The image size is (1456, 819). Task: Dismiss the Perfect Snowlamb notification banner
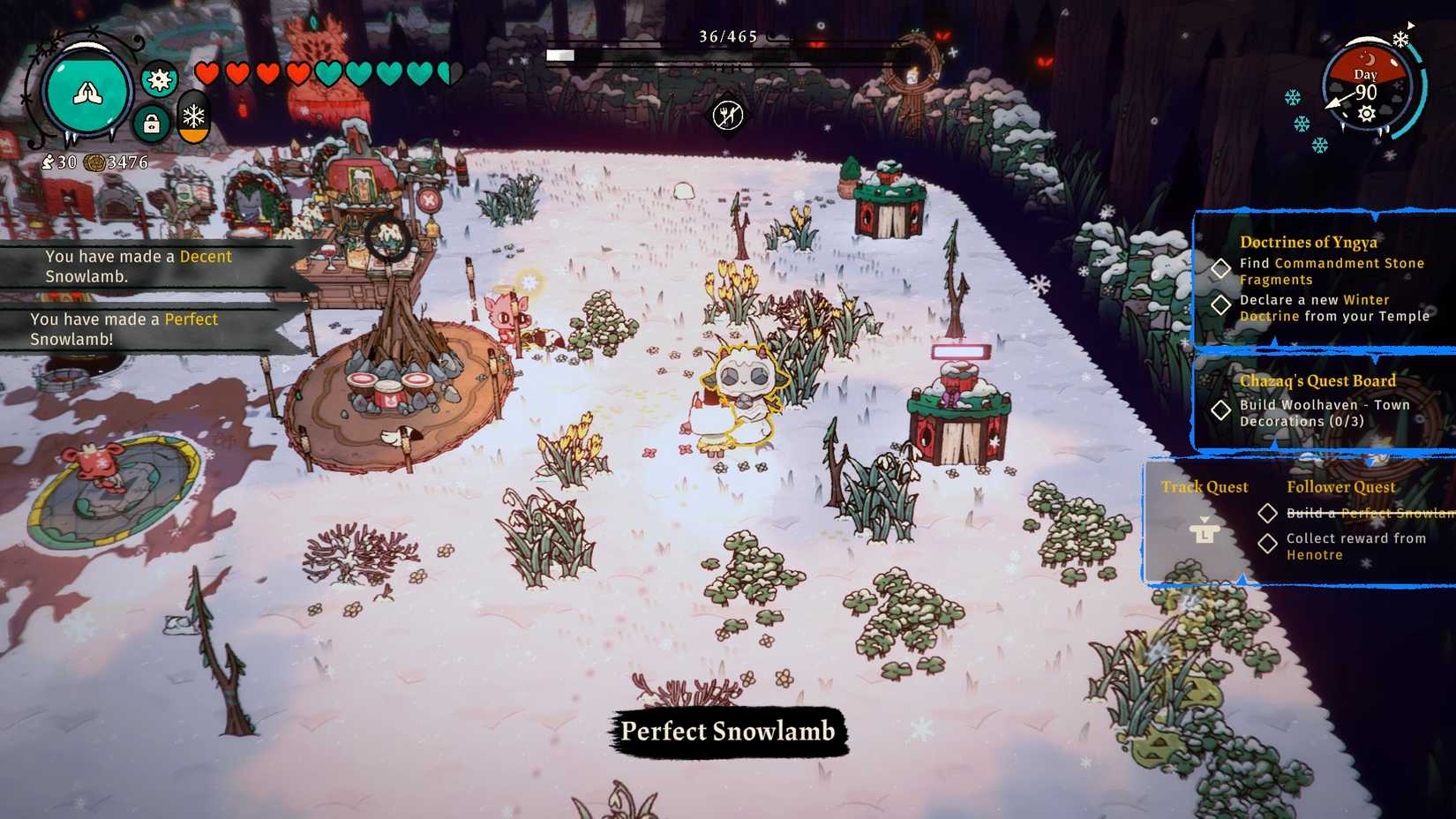point(726,731)
